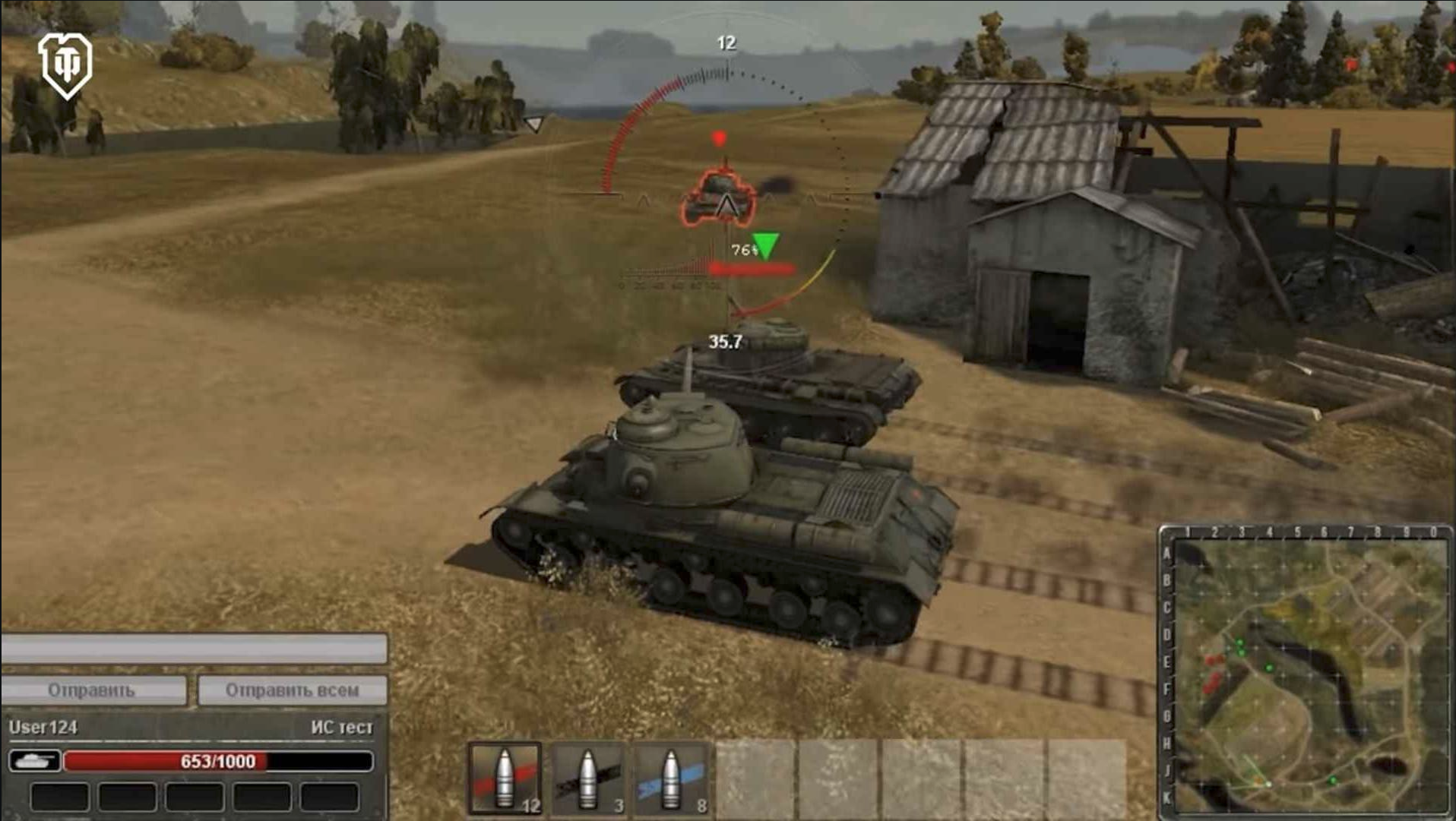This screenshot has width=1456, height=821.
Task: Click the chat message input field
Action: pos(194,649)
